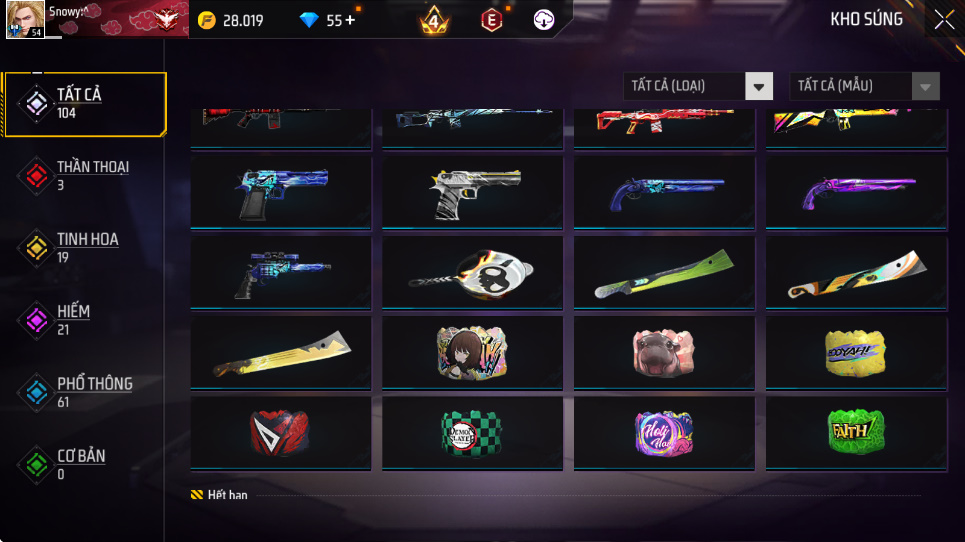Select the Demon Slayer gloo wall skin

(x=469, y=431)
